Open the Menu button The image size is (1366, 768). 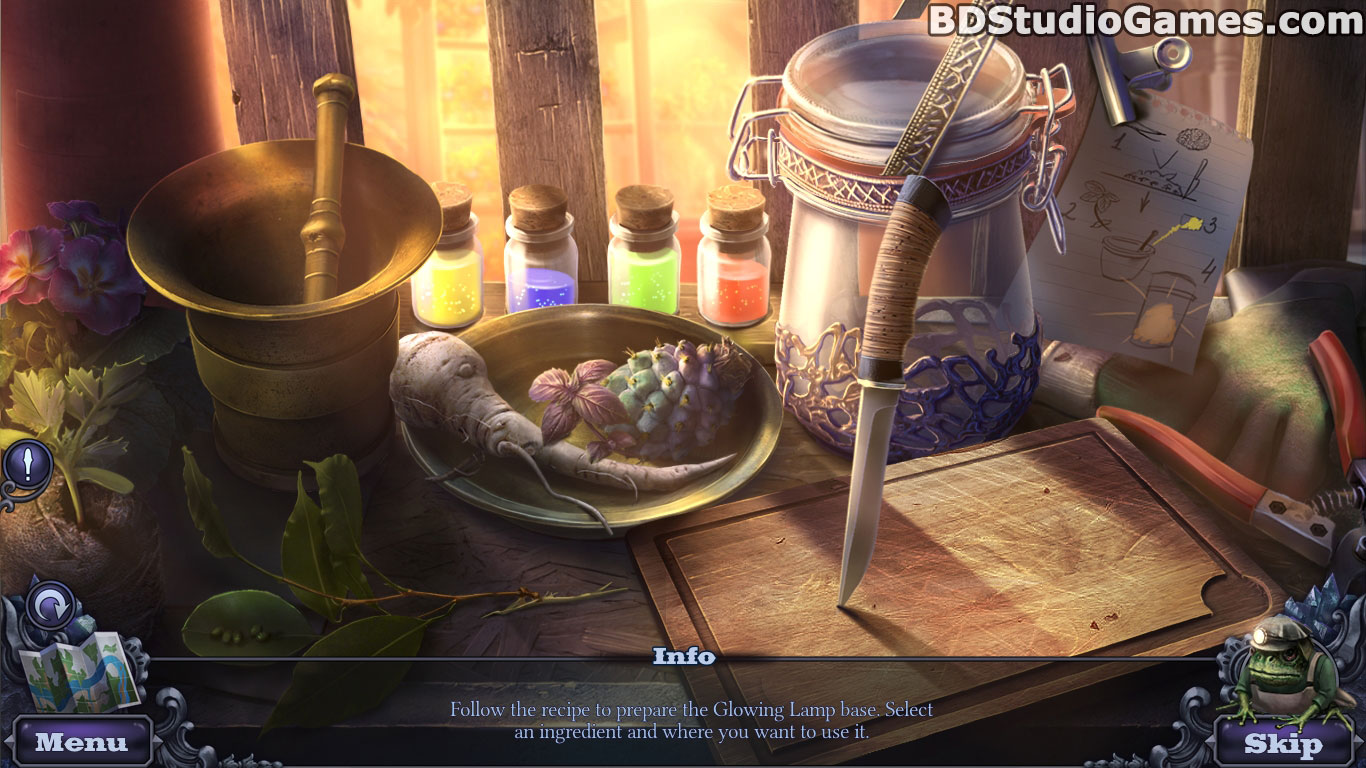[x=82, y=742]
